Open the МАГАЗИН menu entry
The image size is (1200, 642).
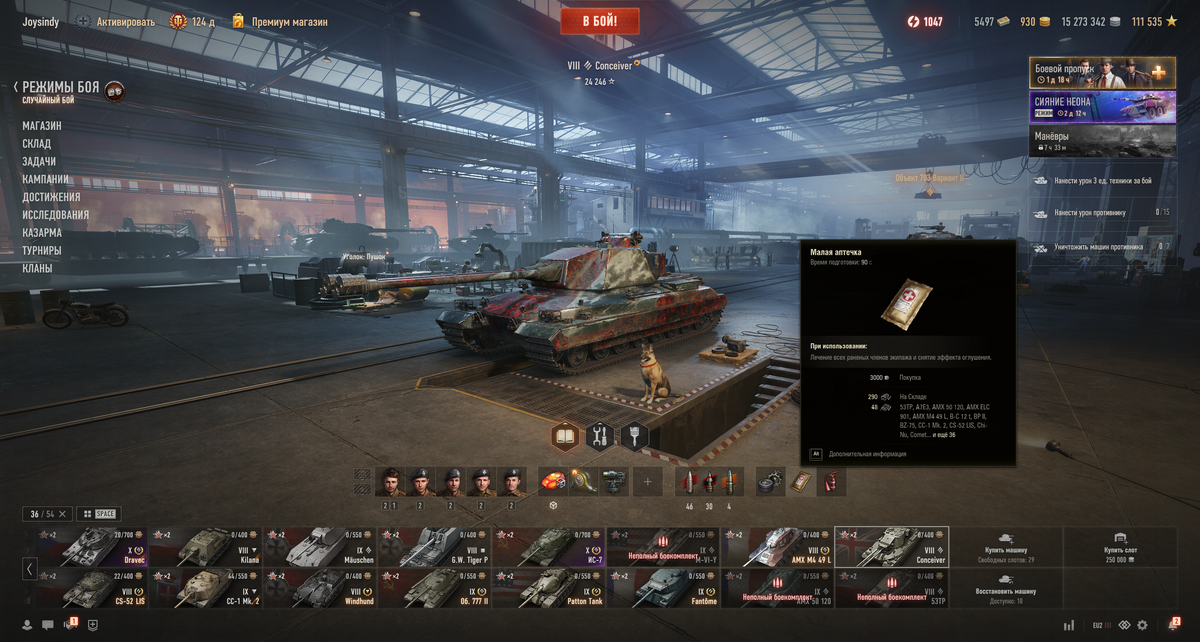(x=42, y=126)
